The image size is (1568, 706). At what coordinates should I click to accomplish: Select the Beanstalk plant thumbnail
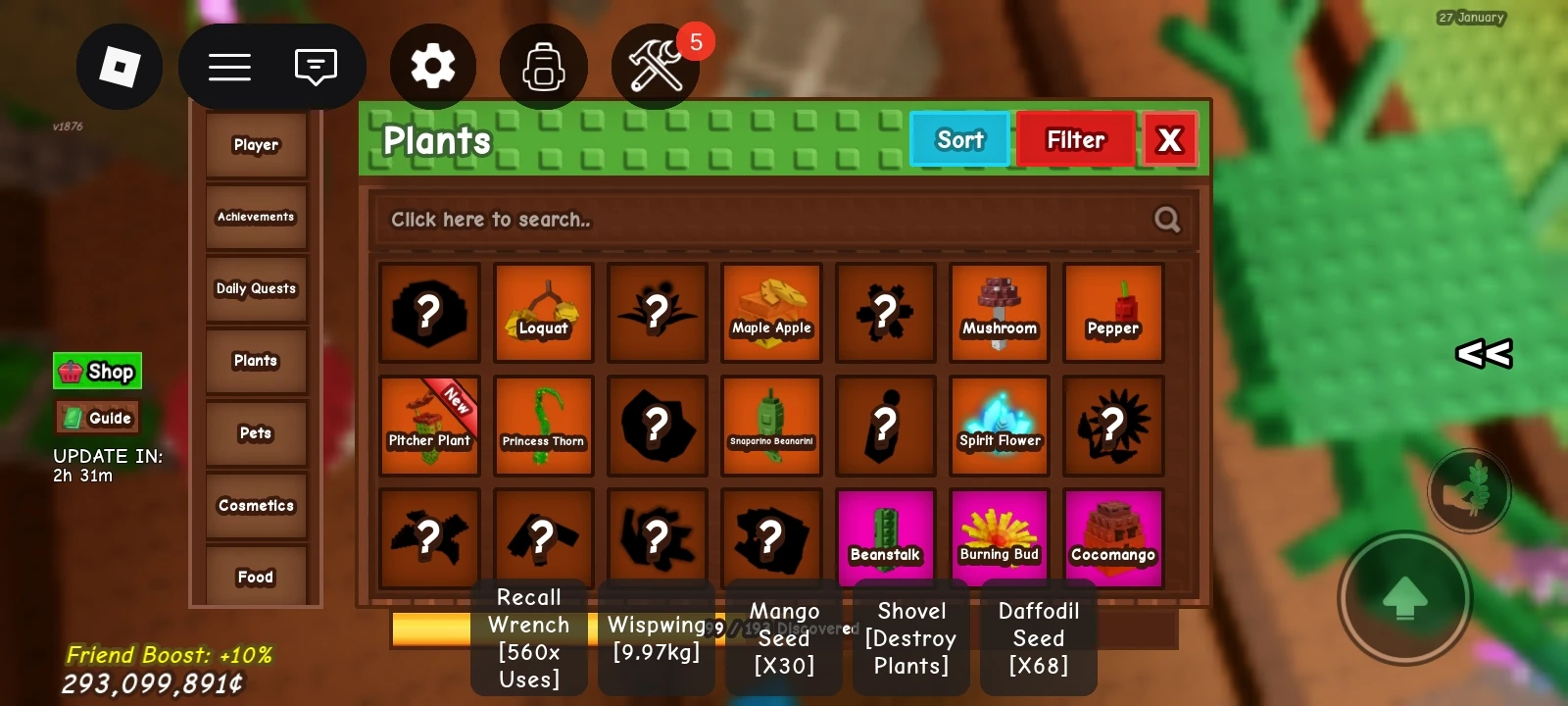point(885,535)
